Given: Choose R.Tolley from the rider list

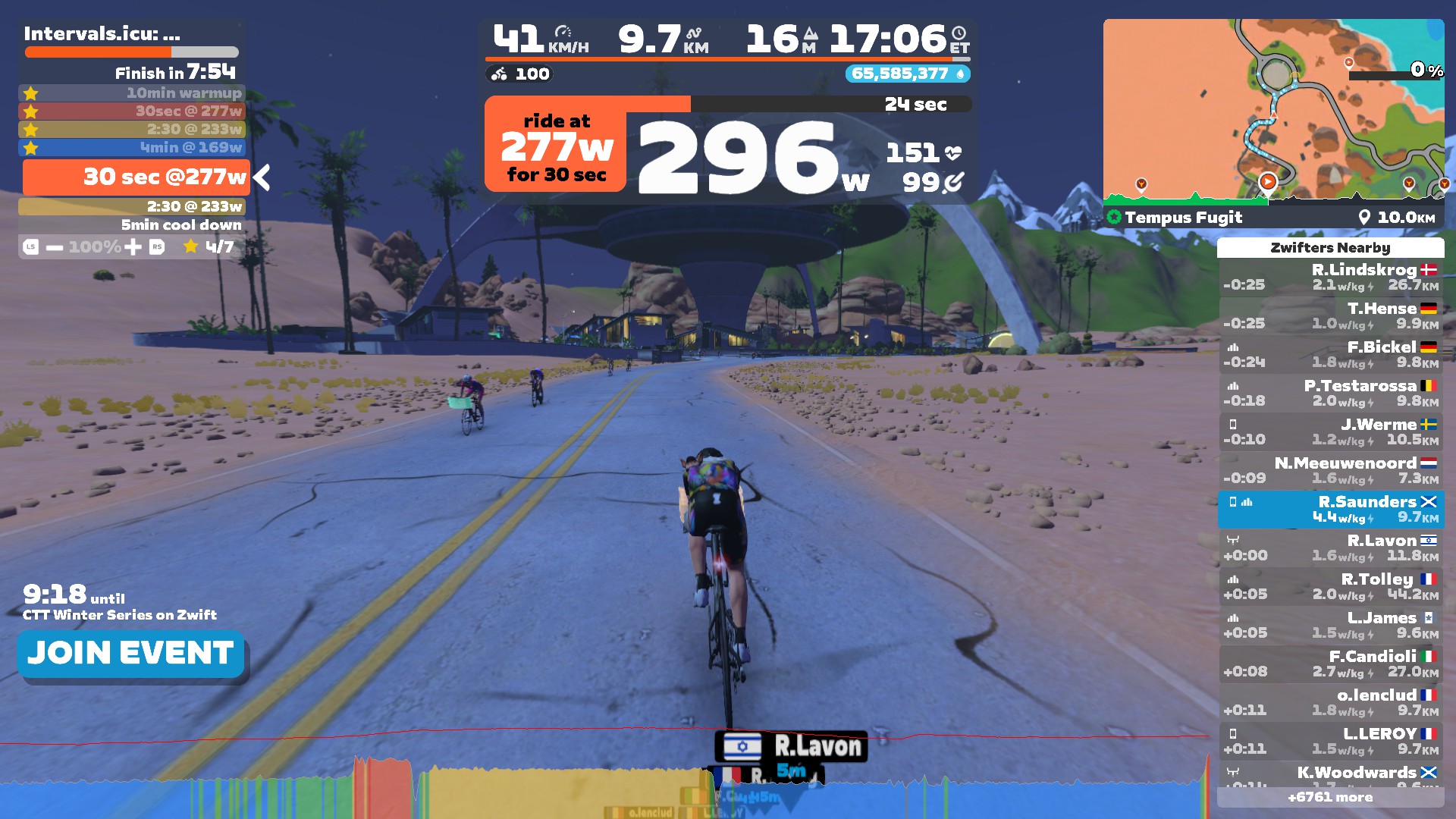Looking at the screenshot, I should [x=1330, y=586].
